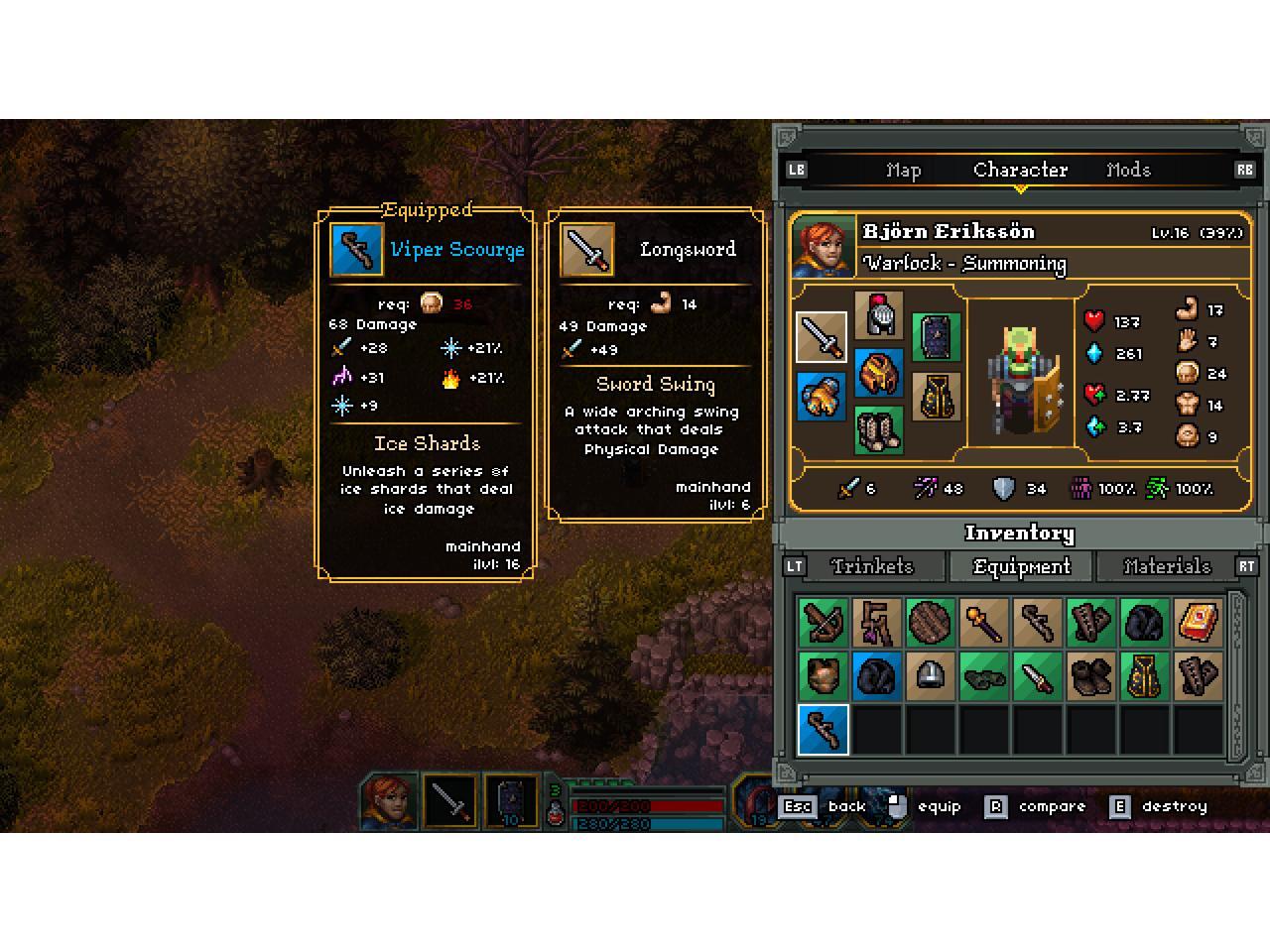The image size is (1270, 952).
Task: Select the equipped golden gauntlets slot
Action: coord(822,396)
